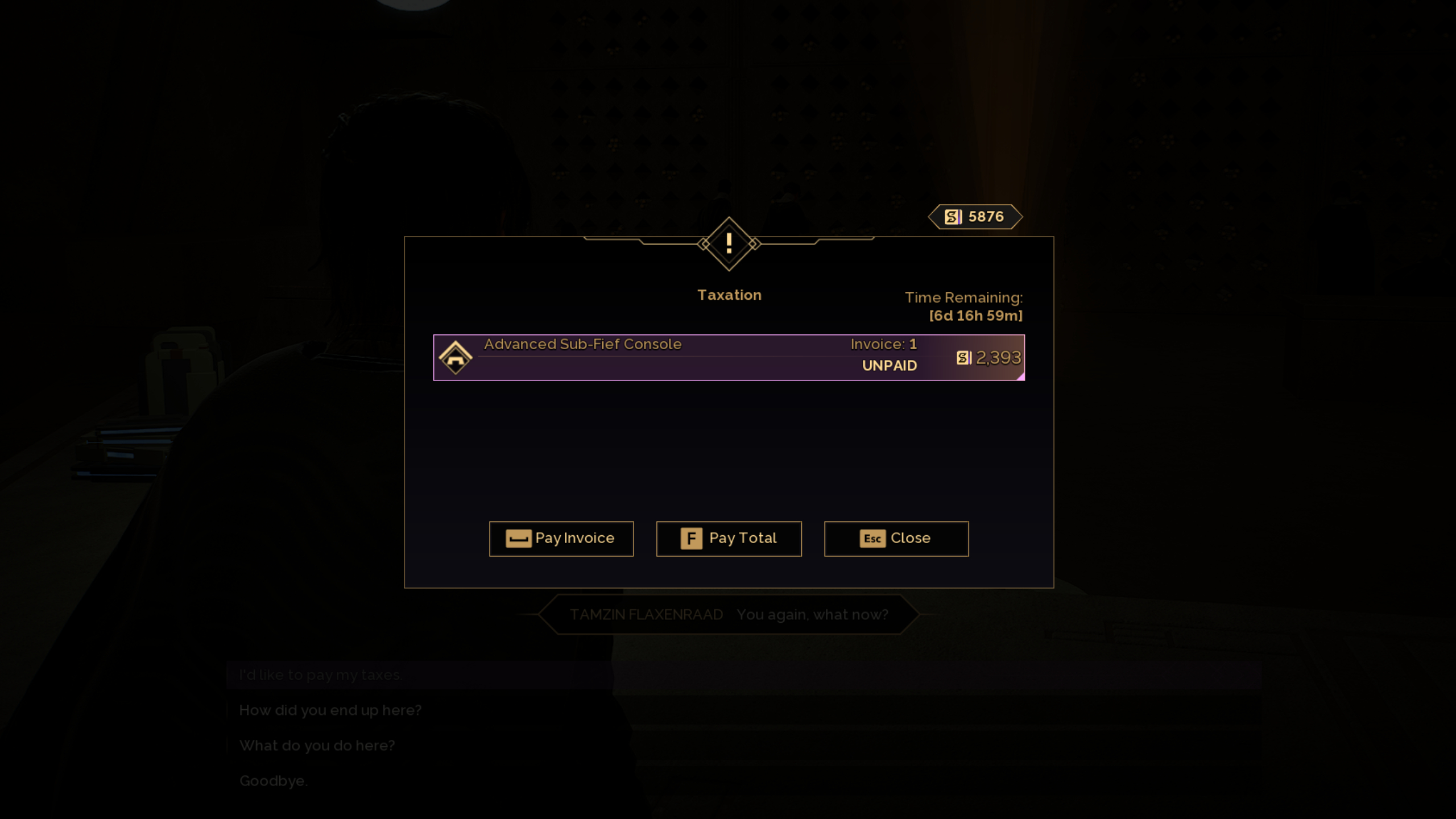Click the currency coin icon beside 5876
This screenshot has width=1456, height=819.
point(954,217)
